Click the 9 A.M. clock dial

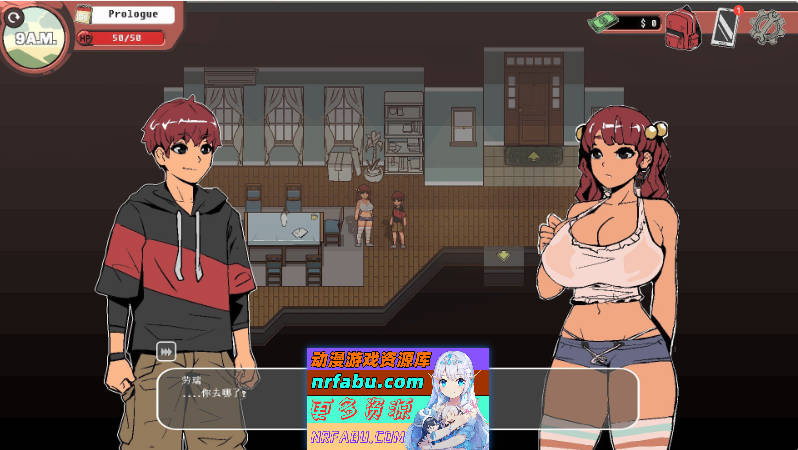pos(36,38)
